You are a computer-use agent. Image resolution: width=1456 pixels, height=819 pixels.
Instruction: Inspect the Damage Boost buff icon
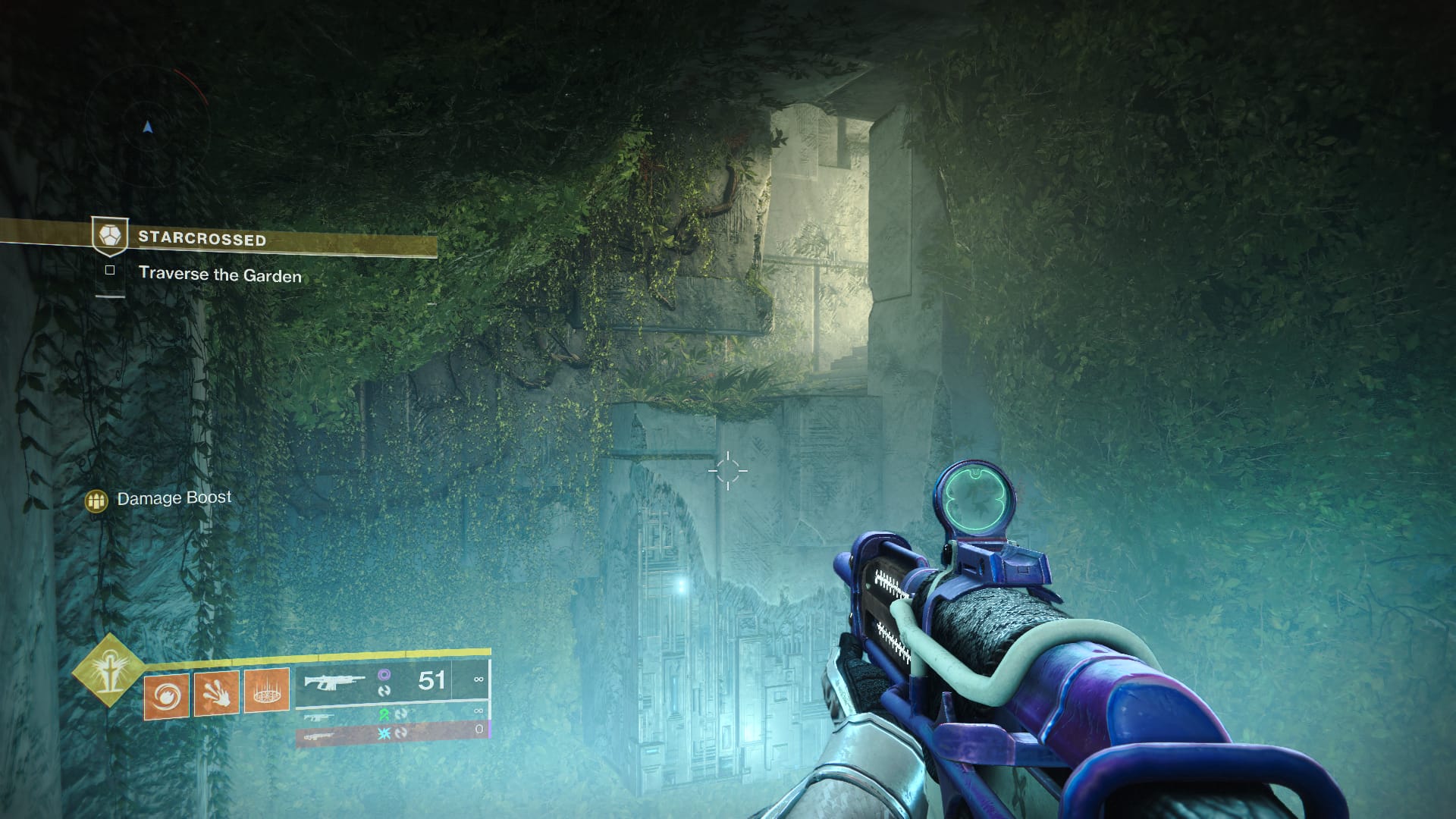click(x=96, y=500)
